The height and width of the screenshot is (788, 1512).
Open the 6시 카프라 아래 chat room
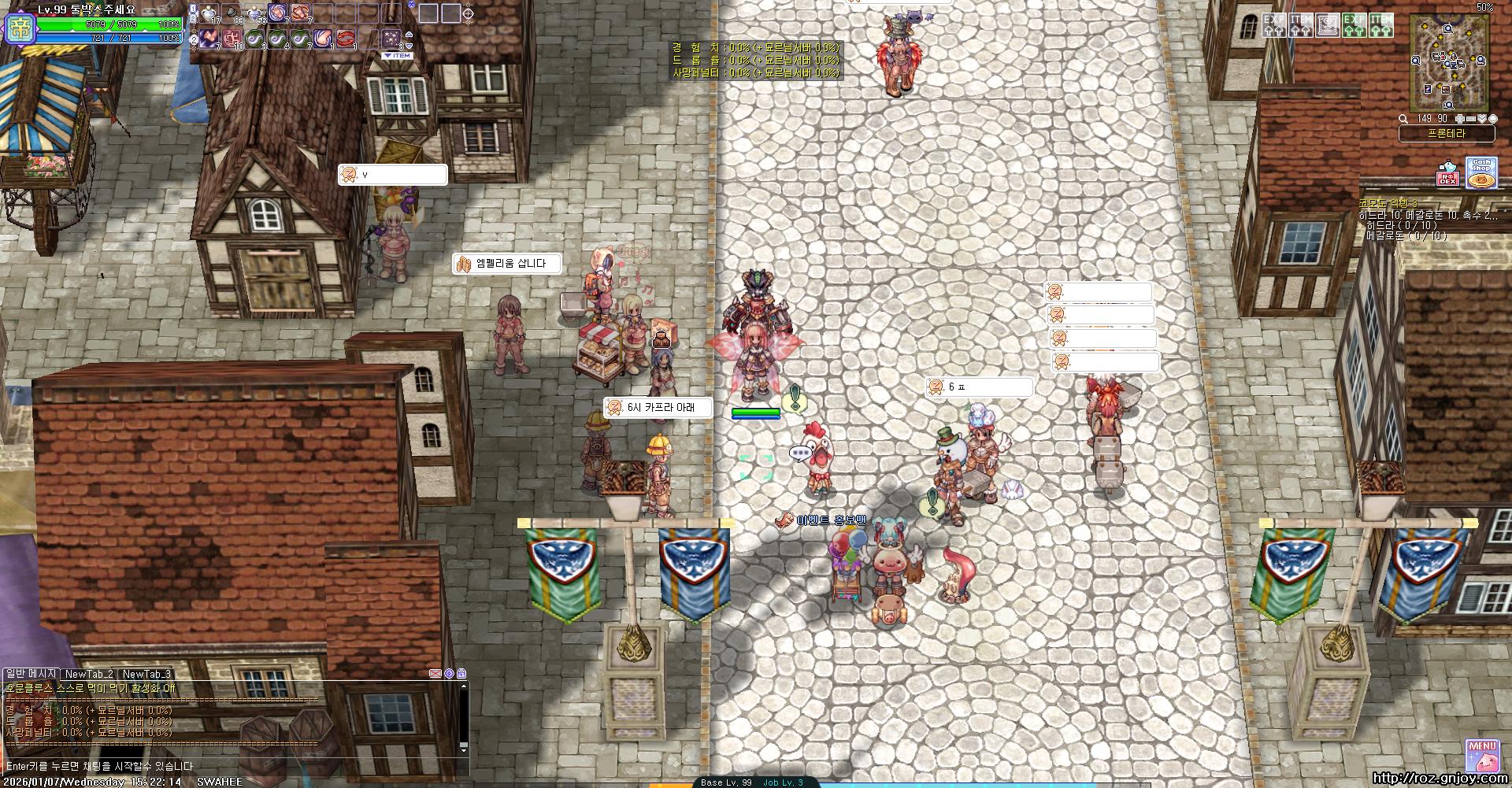click(x=658, y=408)
